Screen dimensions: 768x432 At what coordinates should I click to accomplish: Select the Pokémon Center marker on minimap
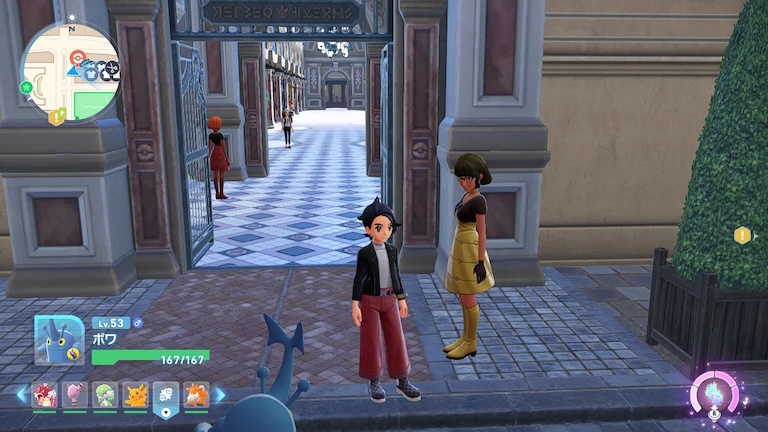[77, 56]
